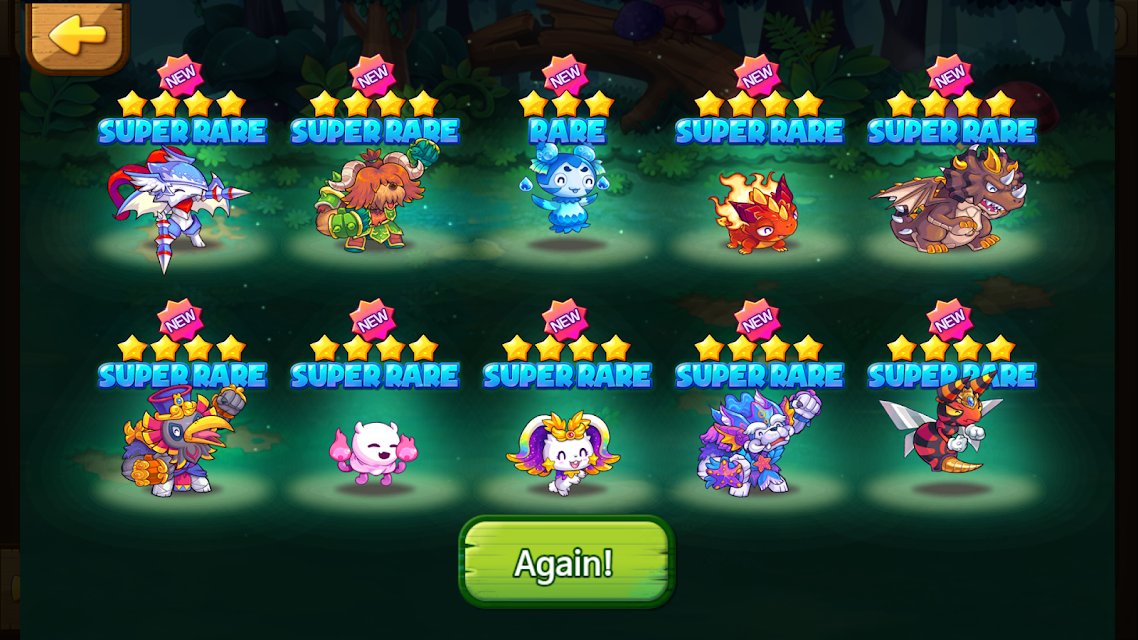Image resolution: width=1138 pixels, height=640 pixels.
Task: Choose the brown furry horned beast
Action: (373, 200)
